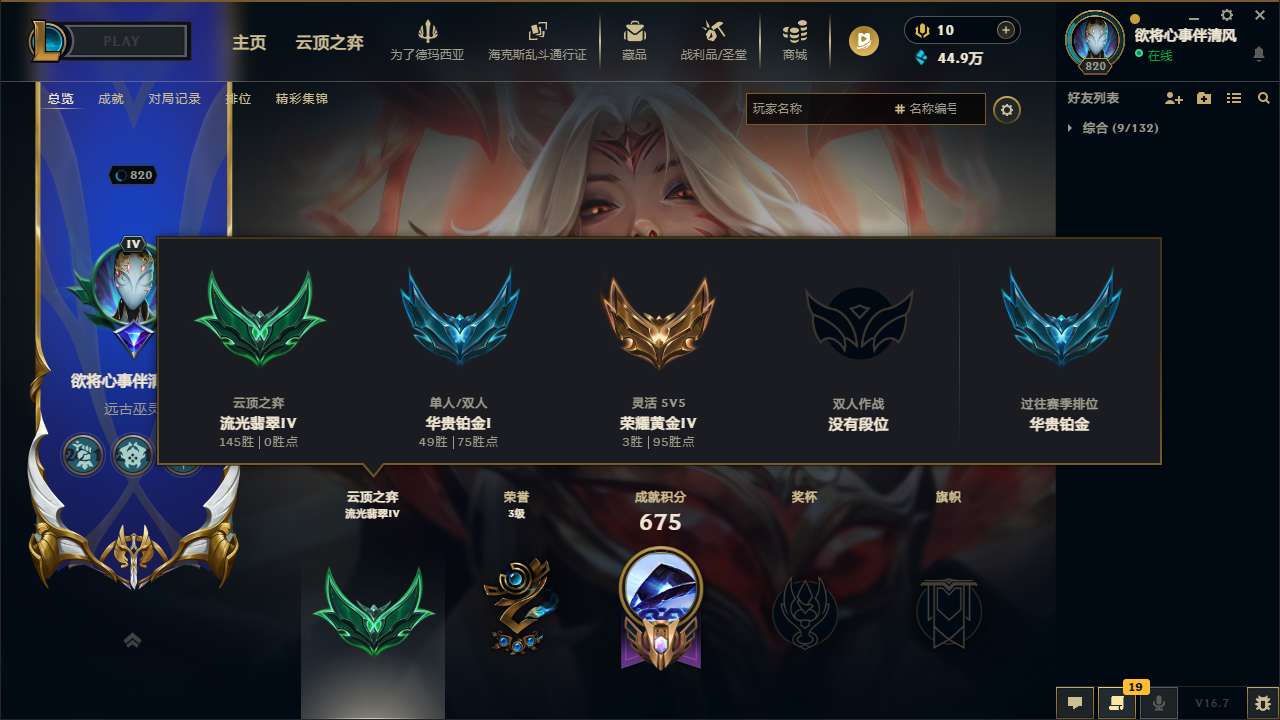Open the friends list display options icon
Screen dimensions: 1280x720
click(x=1234, y=98)
